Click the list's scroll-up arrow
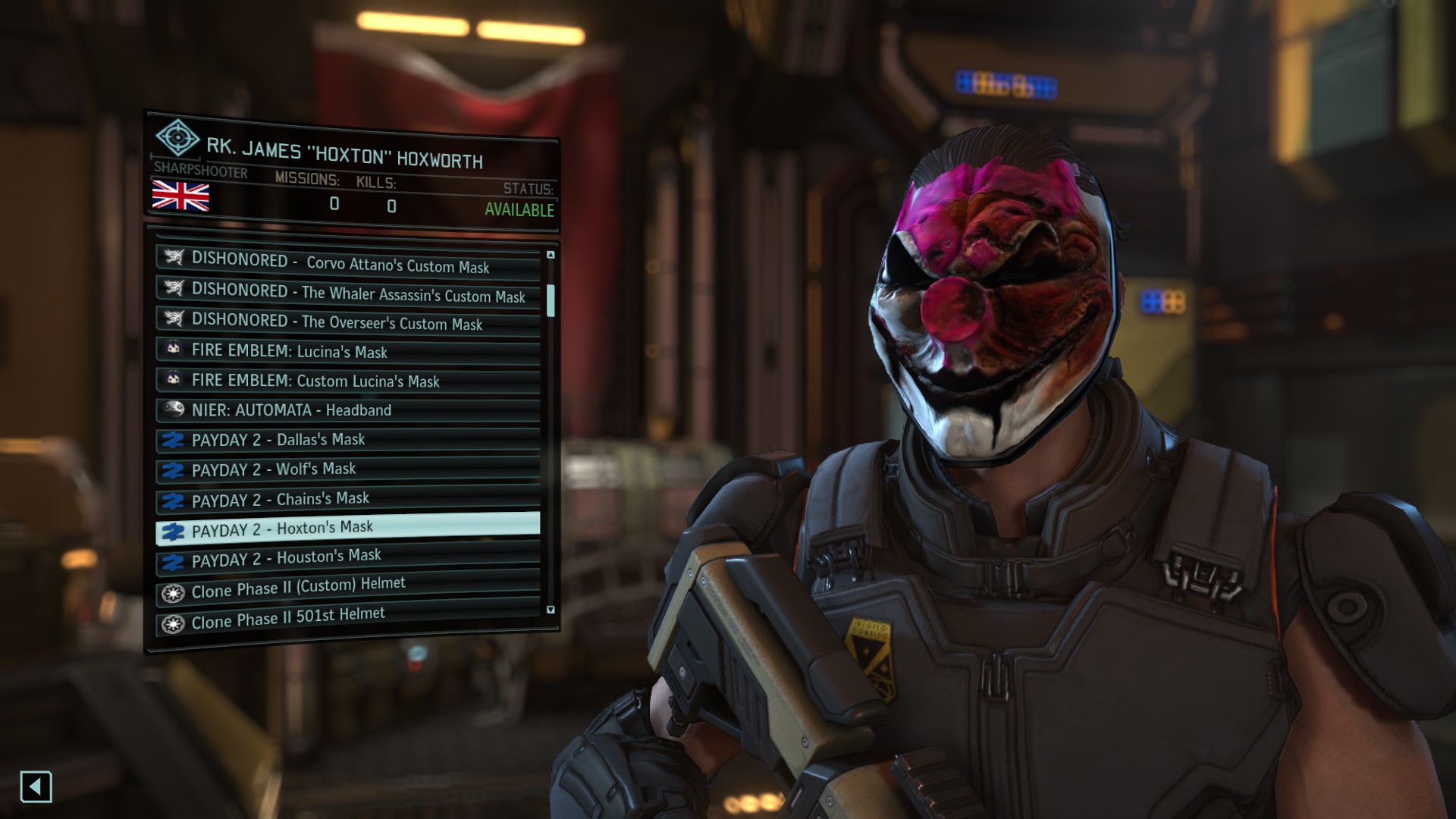1456x819 pixels. [x=551, y=255]
